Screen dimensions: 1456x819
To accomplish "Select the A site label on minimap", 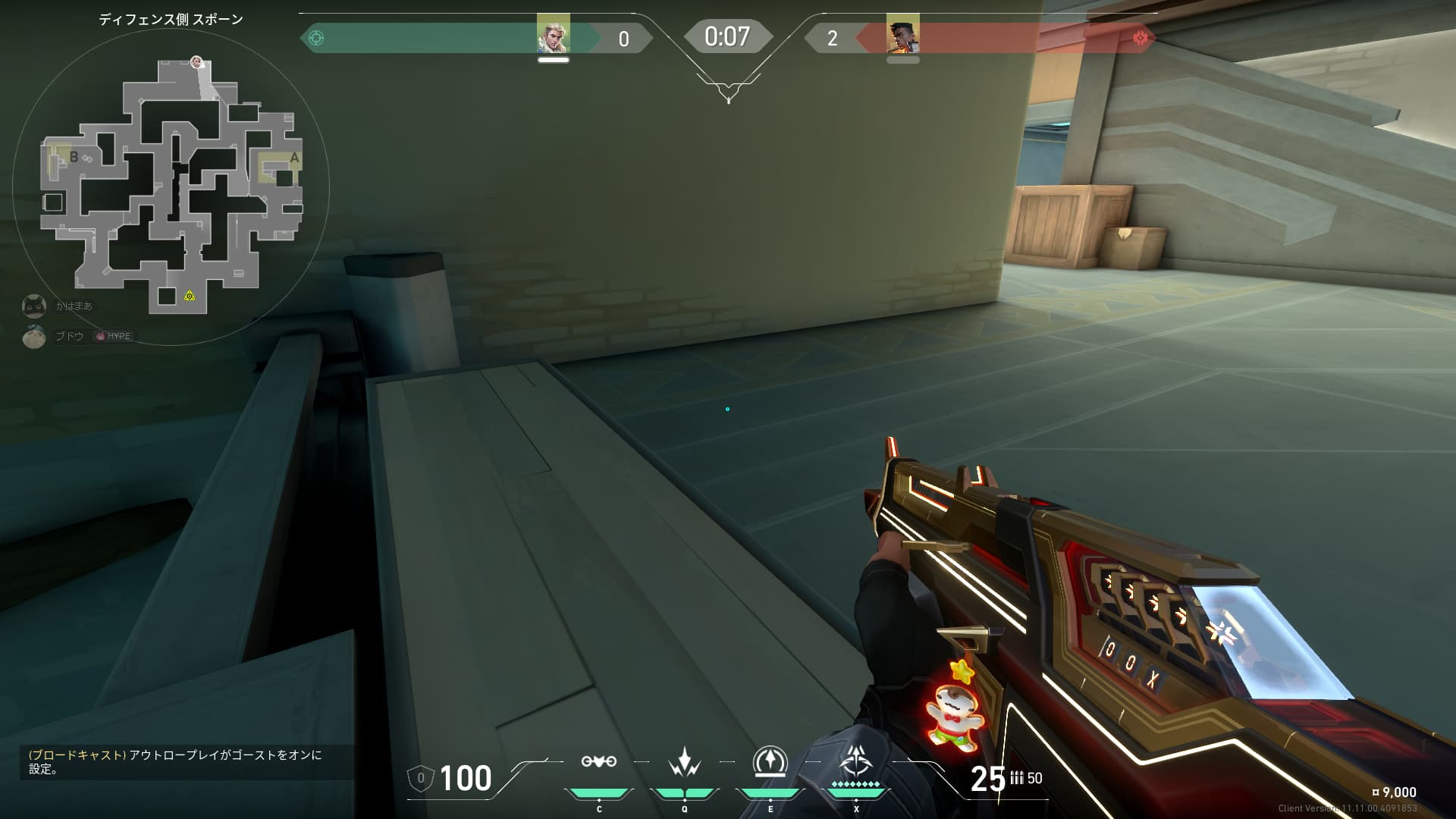I will point(294,158).
